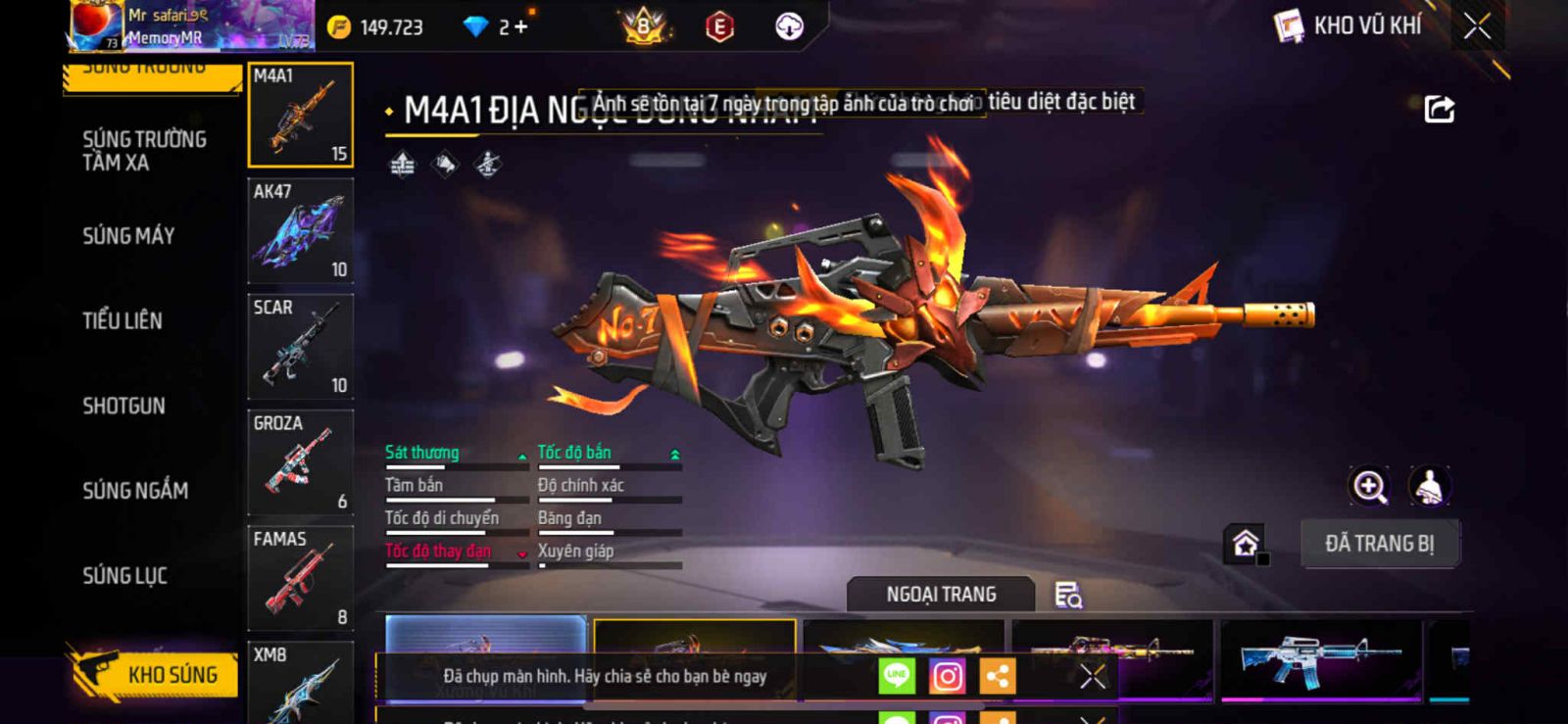Screen dimensions: 1568x724
Task: Open the Kho Súng button
Action: pos(155,675)
